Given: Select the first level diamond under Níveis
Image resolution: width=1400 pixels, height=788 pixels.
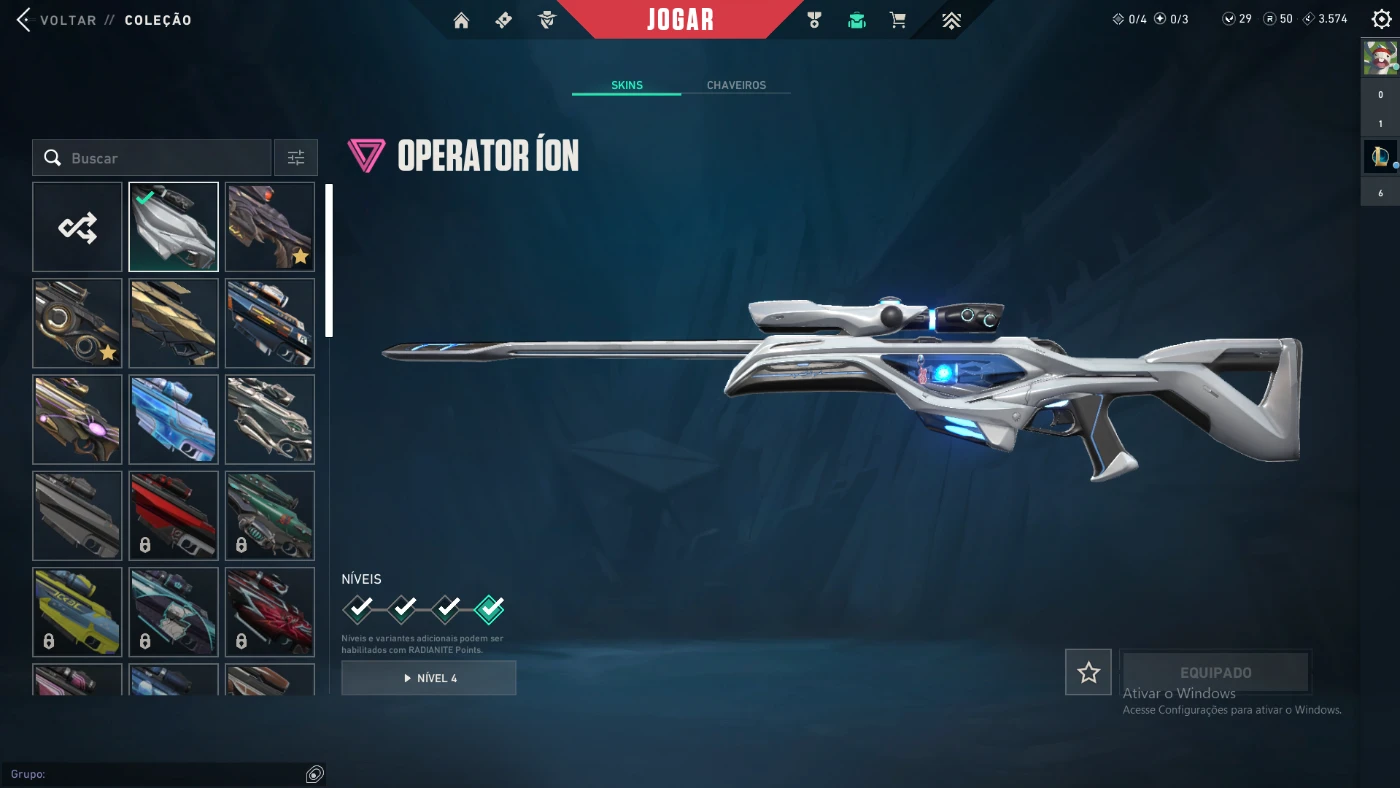Looking at the screenshot, I should coord(359,608).
